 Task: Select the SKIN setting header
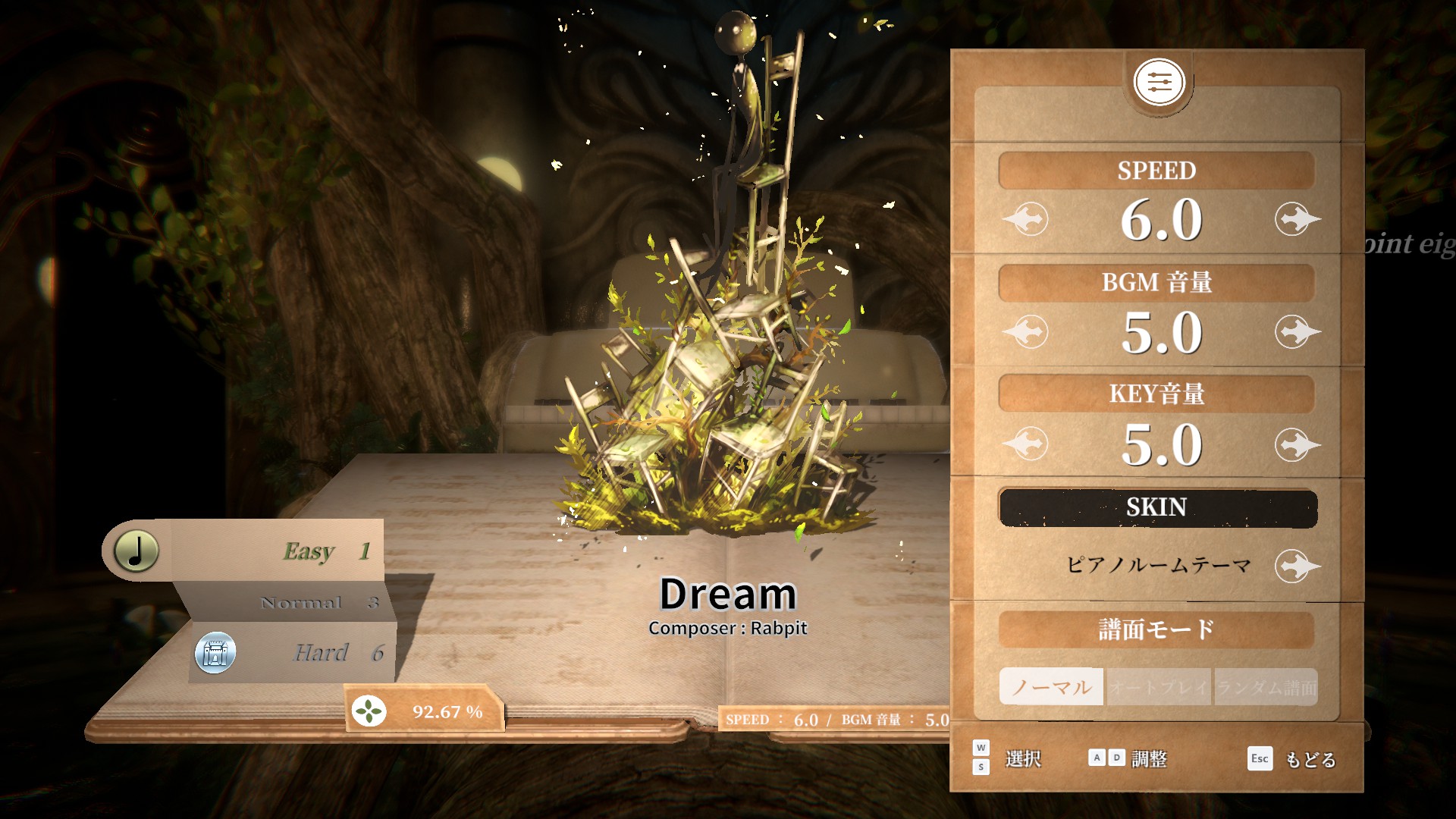point(1157,507)
